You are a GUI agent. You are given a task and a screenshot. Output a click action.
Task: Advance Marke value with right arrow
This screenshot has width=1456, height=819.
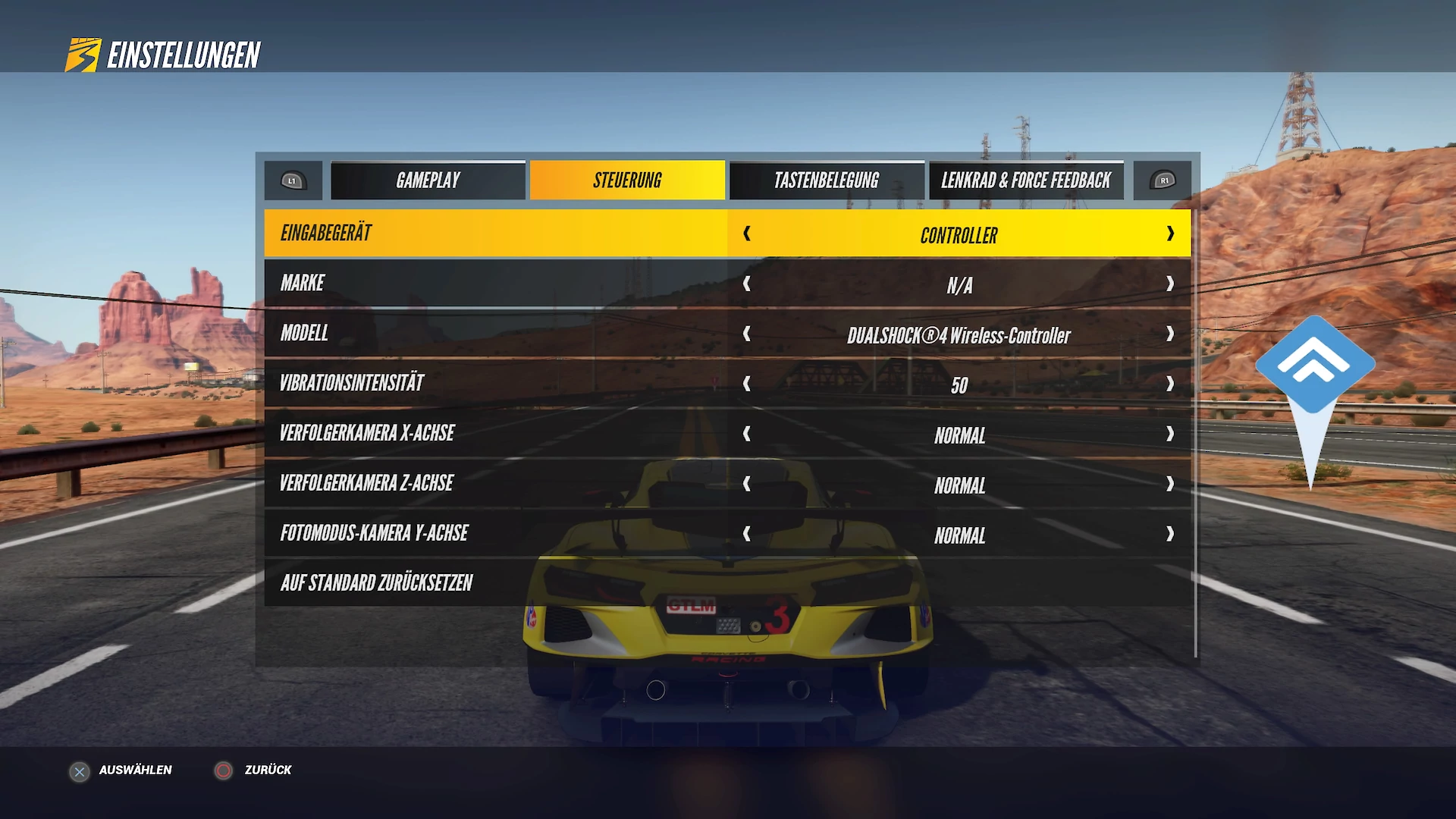pyautogui.click(x=1170, y=284)
